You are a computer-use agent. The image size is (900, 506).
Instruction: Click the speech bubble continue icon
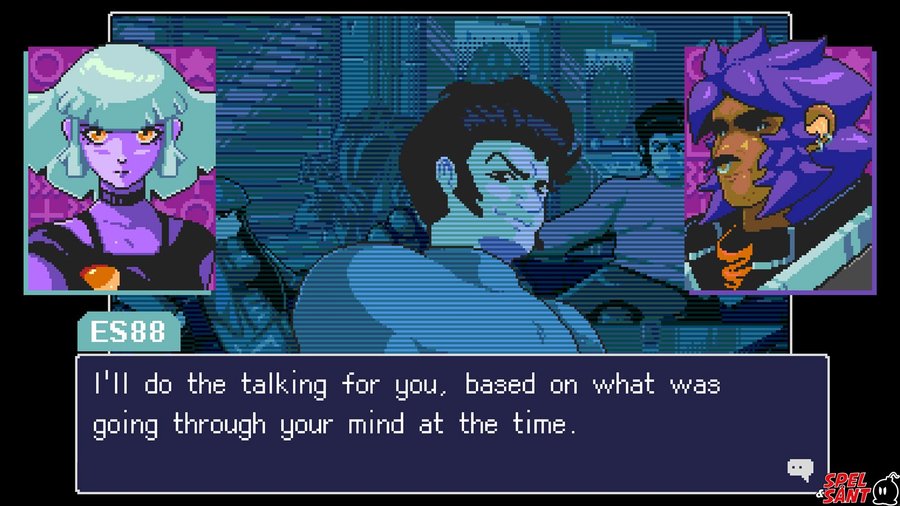point(799,468)
